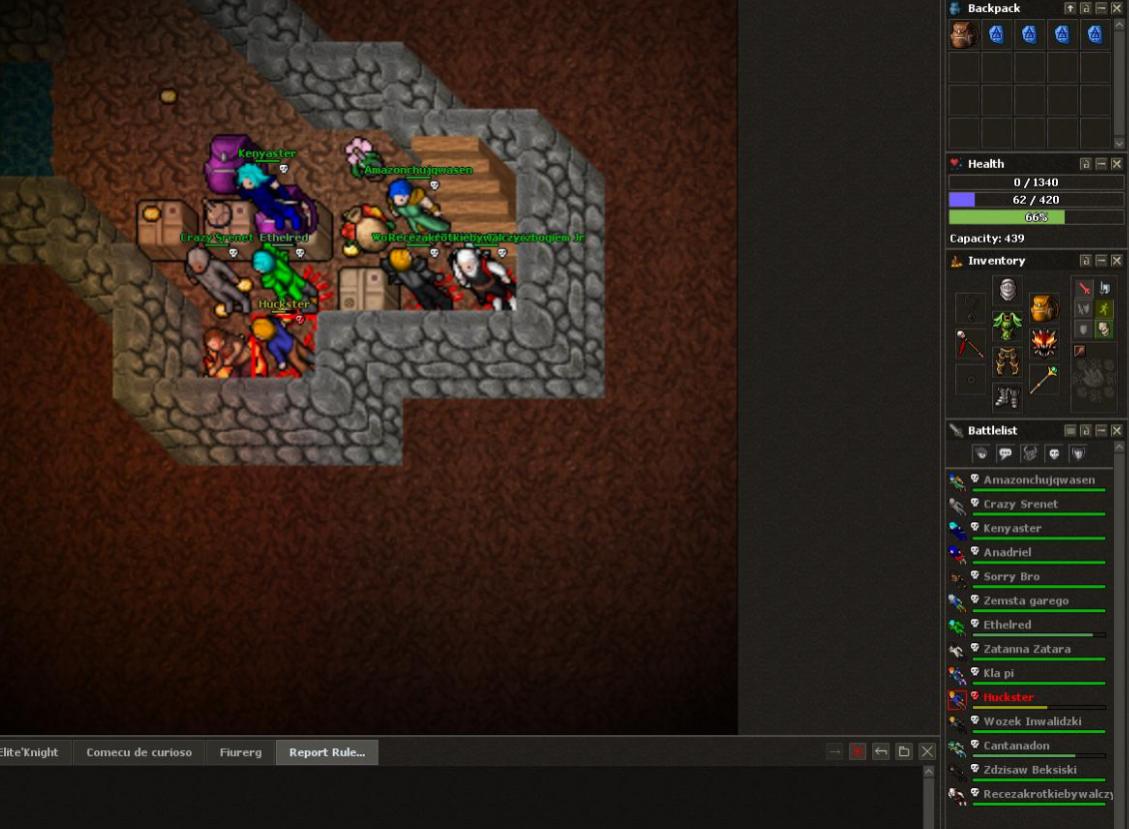Select the brown bag in the Backpack
This screenshot has width=1129, height=829.
964,35
